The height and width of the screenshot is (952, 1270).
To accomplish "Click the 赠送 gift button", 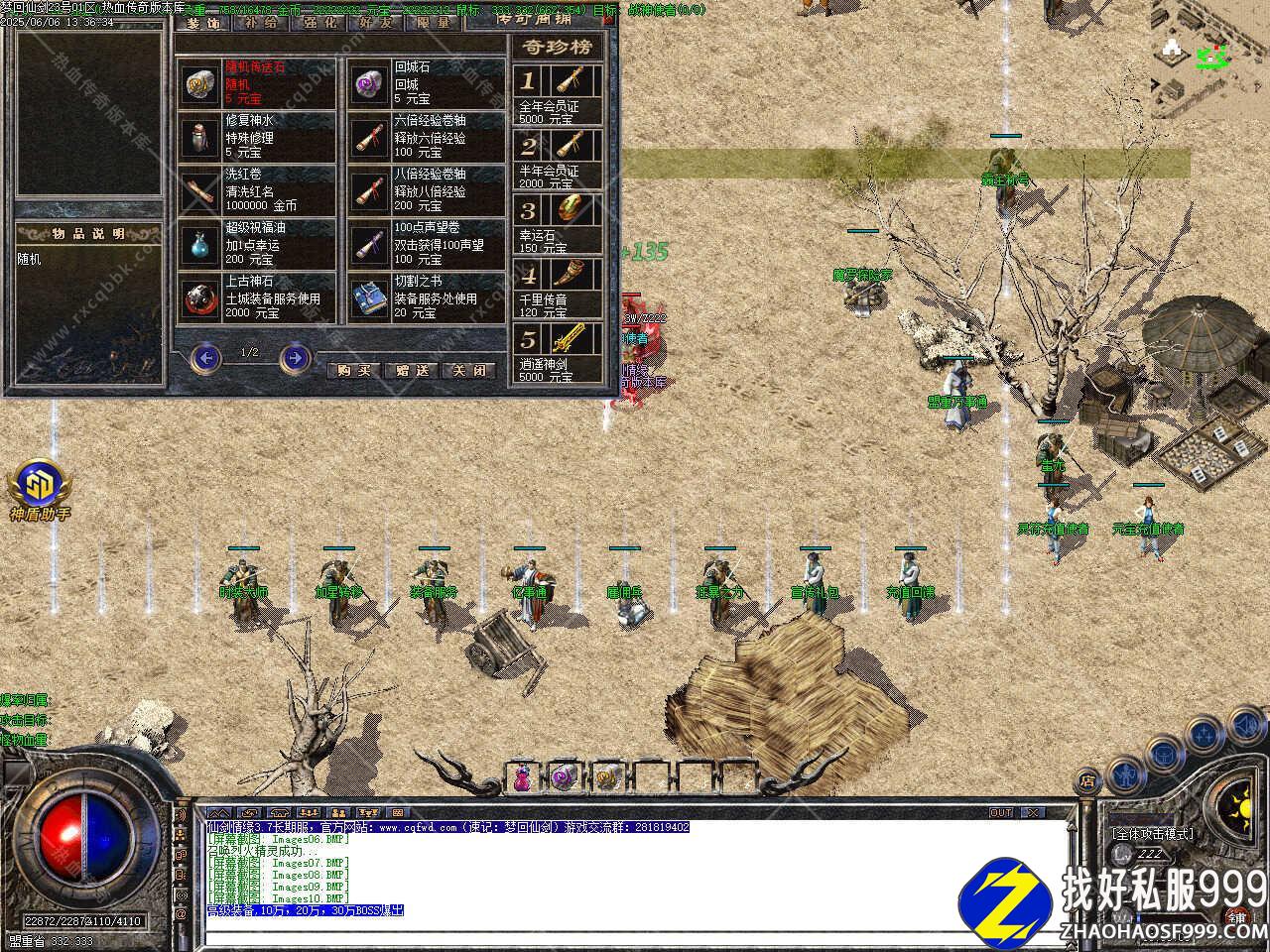I will coord(411,370).
